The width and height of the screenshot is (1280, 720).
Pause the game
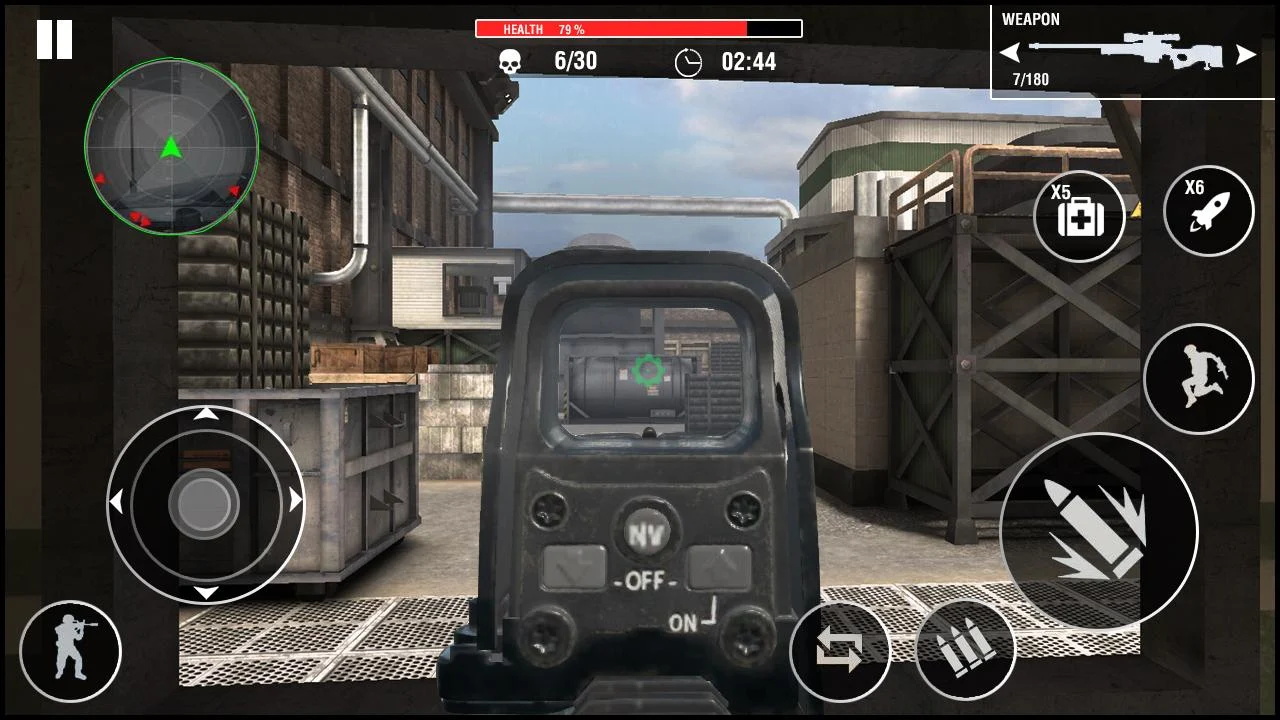point(54,40)
